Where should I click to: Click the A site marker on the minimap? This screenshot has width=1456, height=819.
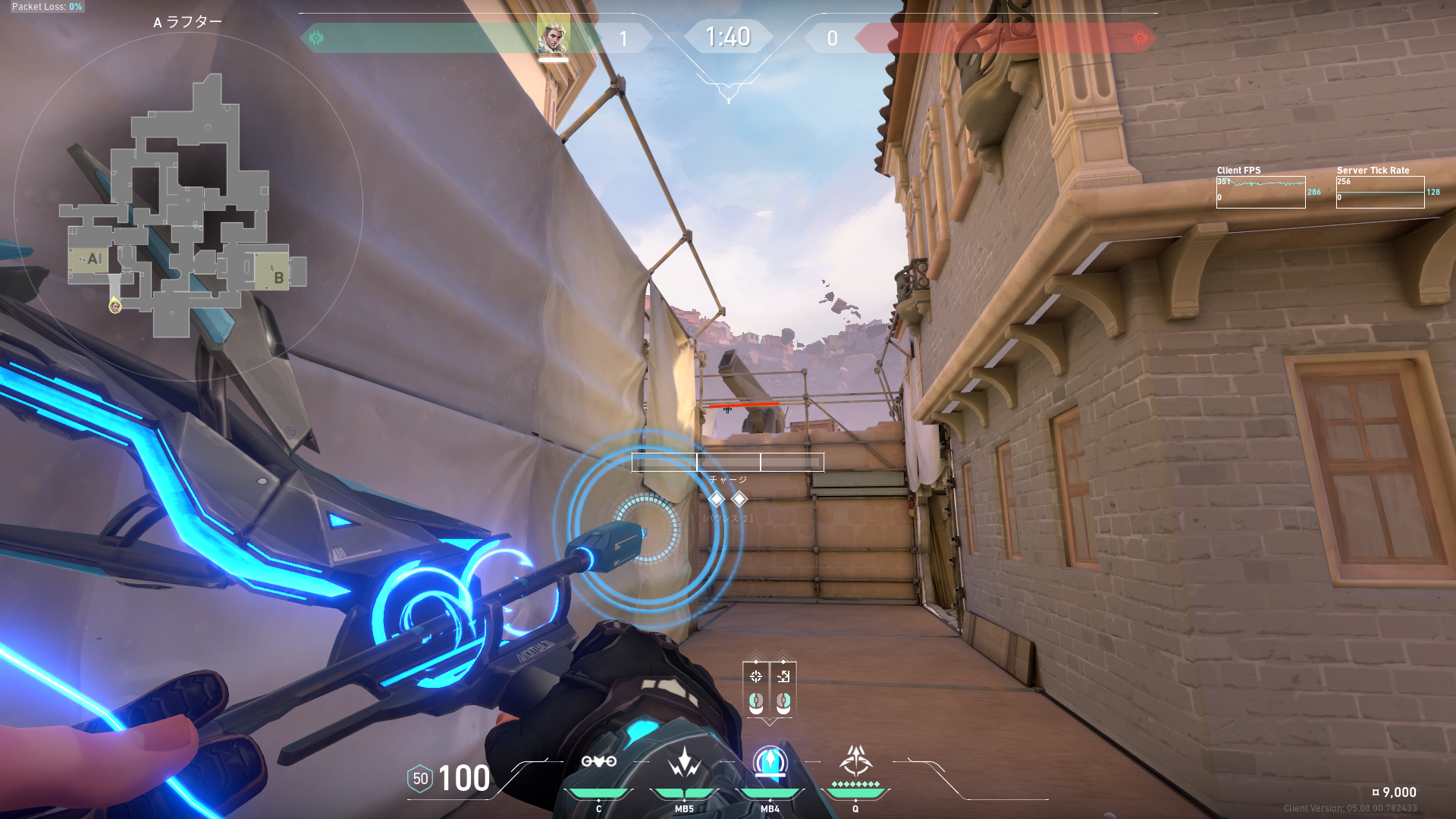point(93,259)
